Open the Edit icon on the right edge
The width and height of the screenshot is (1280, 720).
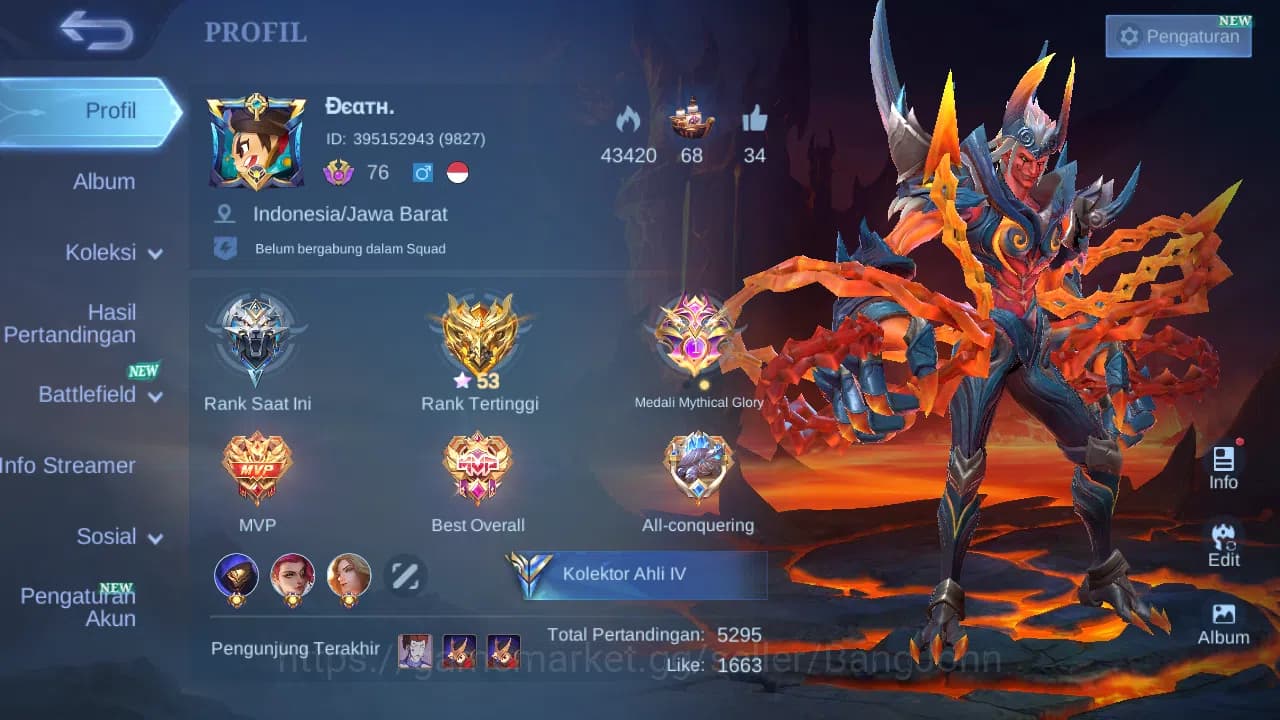point(1223,544)
